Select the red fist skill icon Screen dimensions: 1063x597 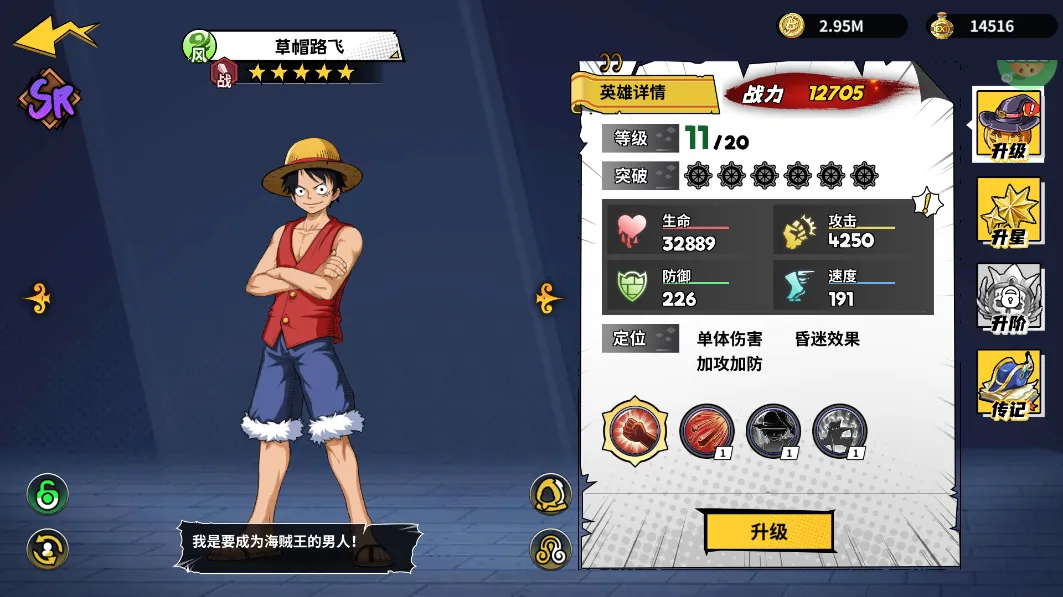coord(634,431)
